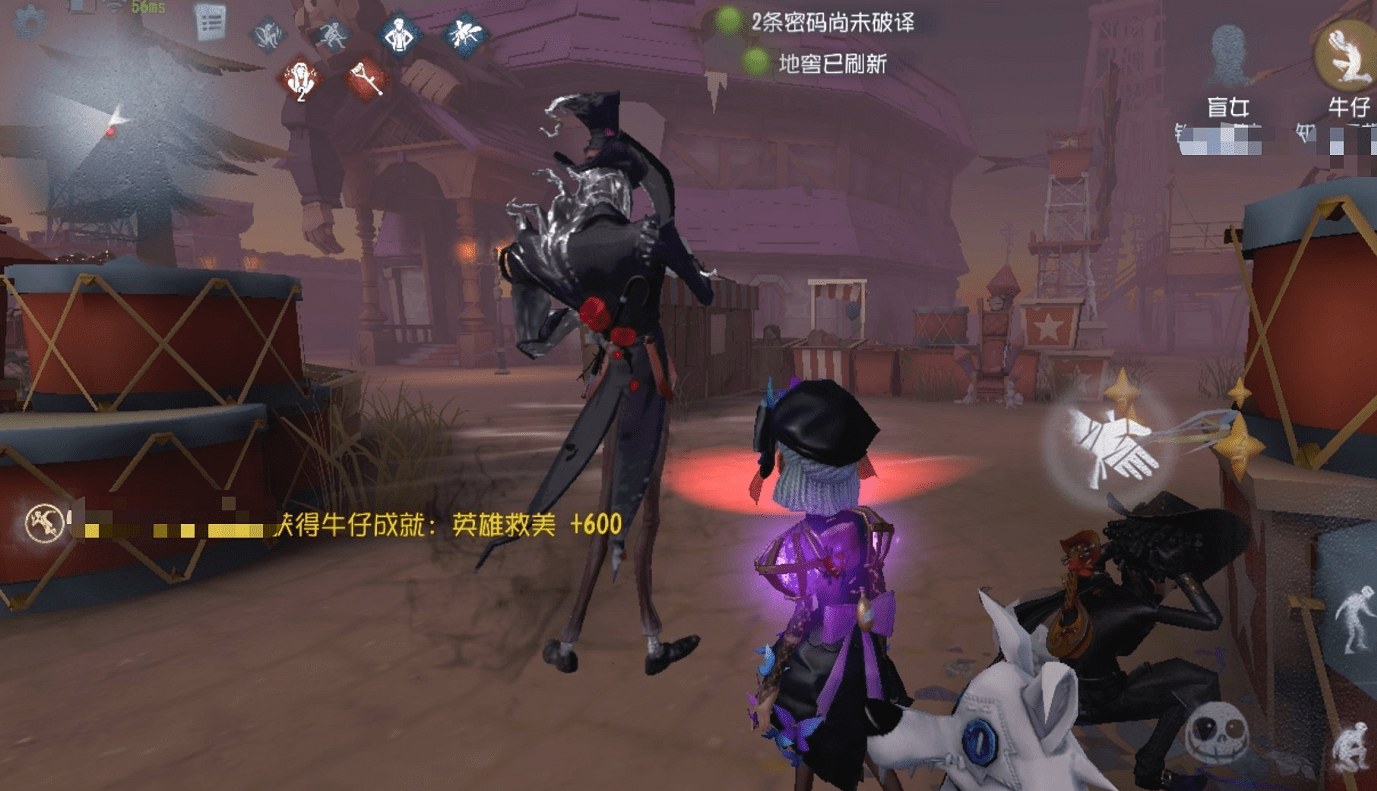This screenshot has width=1377, height=791.
Task: Select the flaming figure trait icon marked 2
Action: [x=300, y=76]
